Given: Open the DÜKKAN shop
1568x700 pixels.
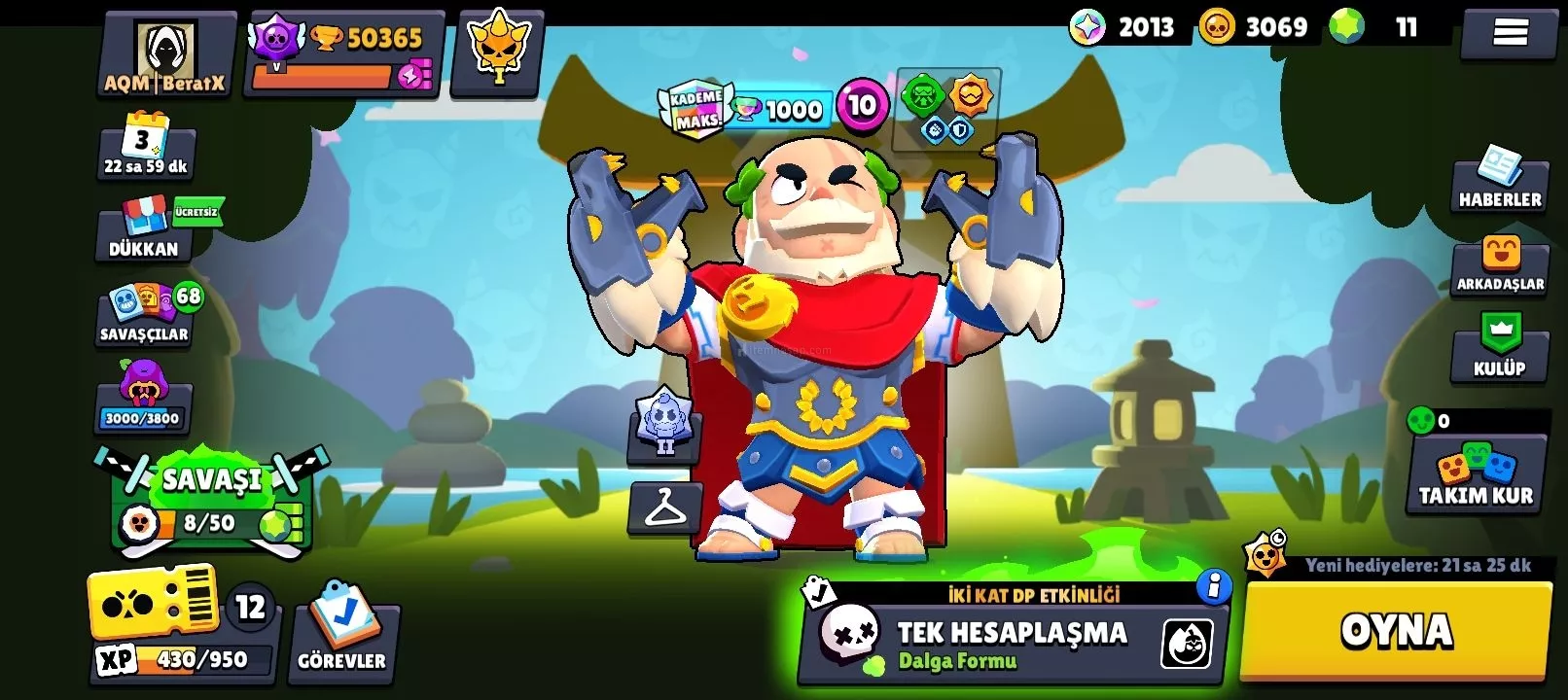Looking at the screenshot, I should 144,230.
